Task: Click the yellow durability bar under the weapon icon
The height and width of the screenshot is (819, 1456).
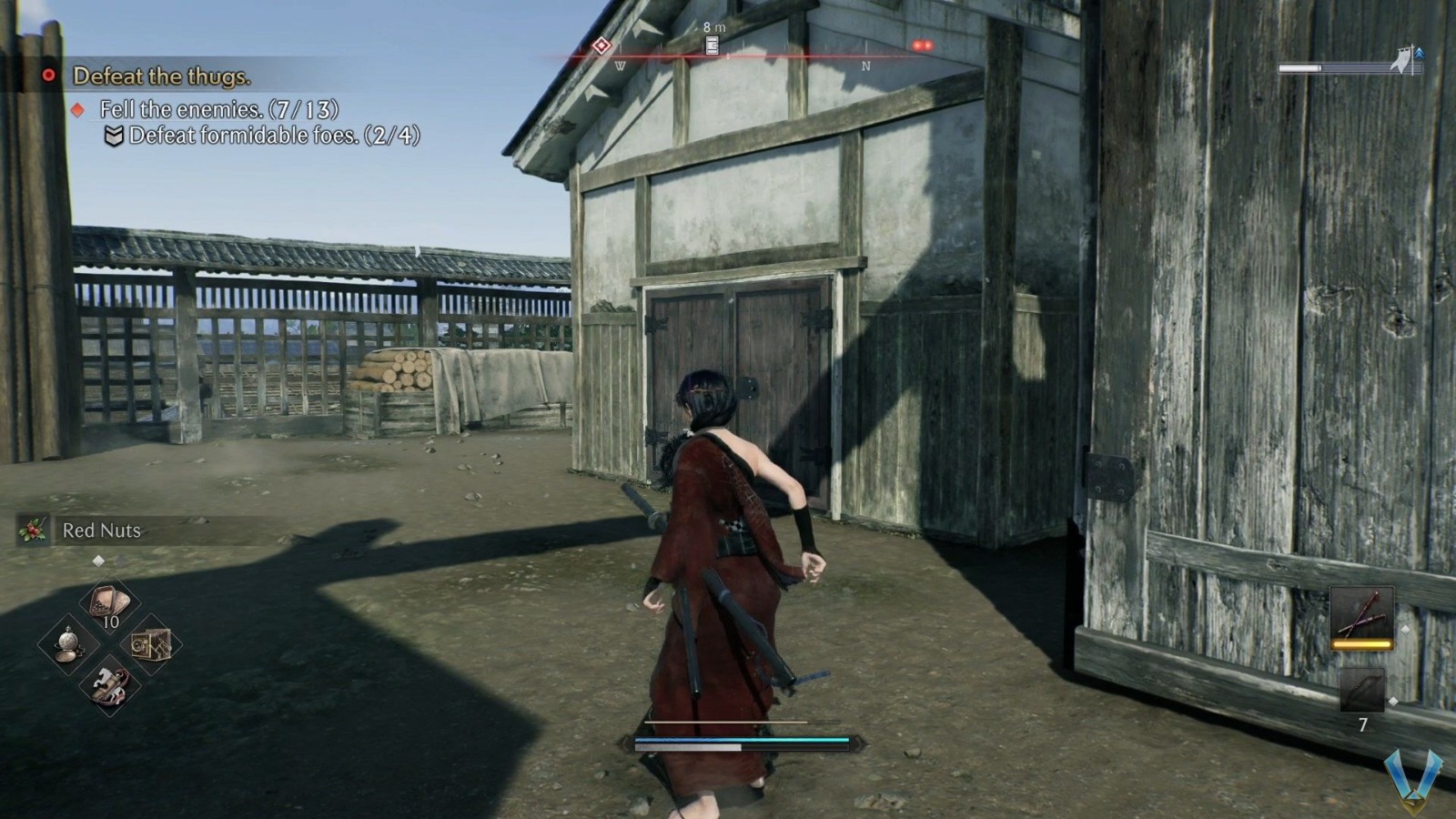Action: coord(1362,644)
